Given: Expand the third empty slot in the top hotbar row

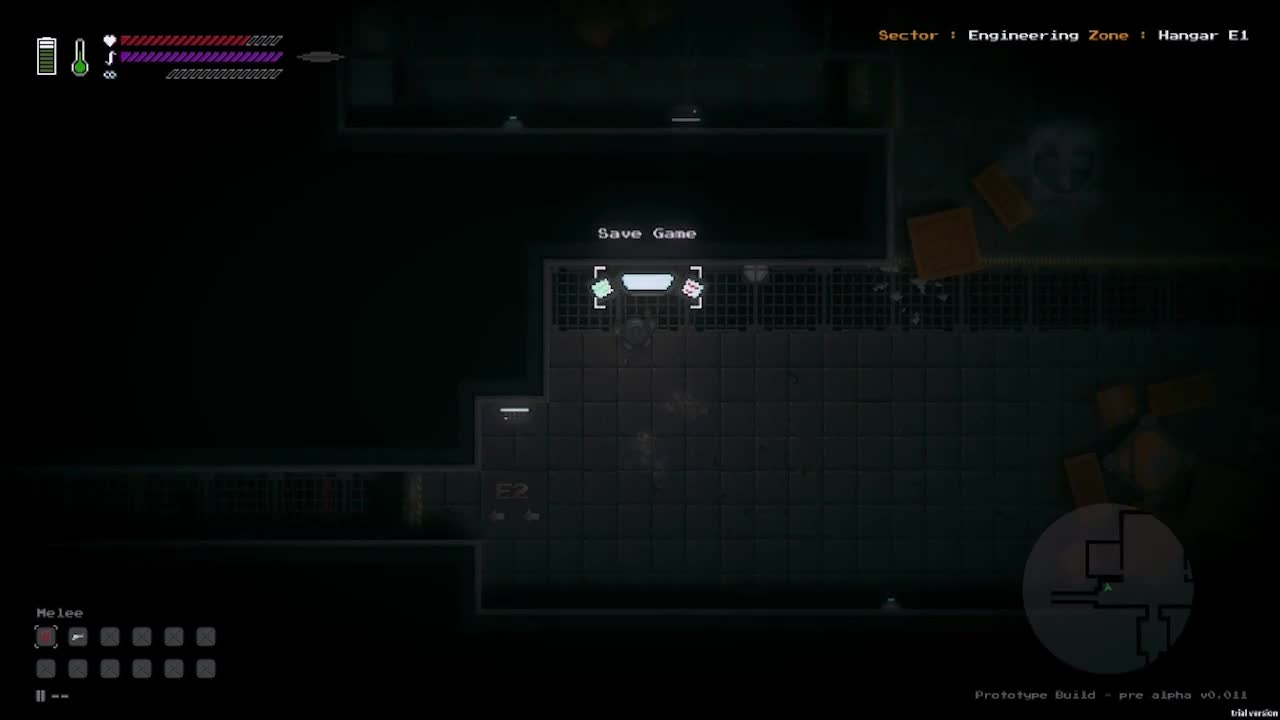Looking at the screenshot, I should pyautogui.click(x=110, y=637).
